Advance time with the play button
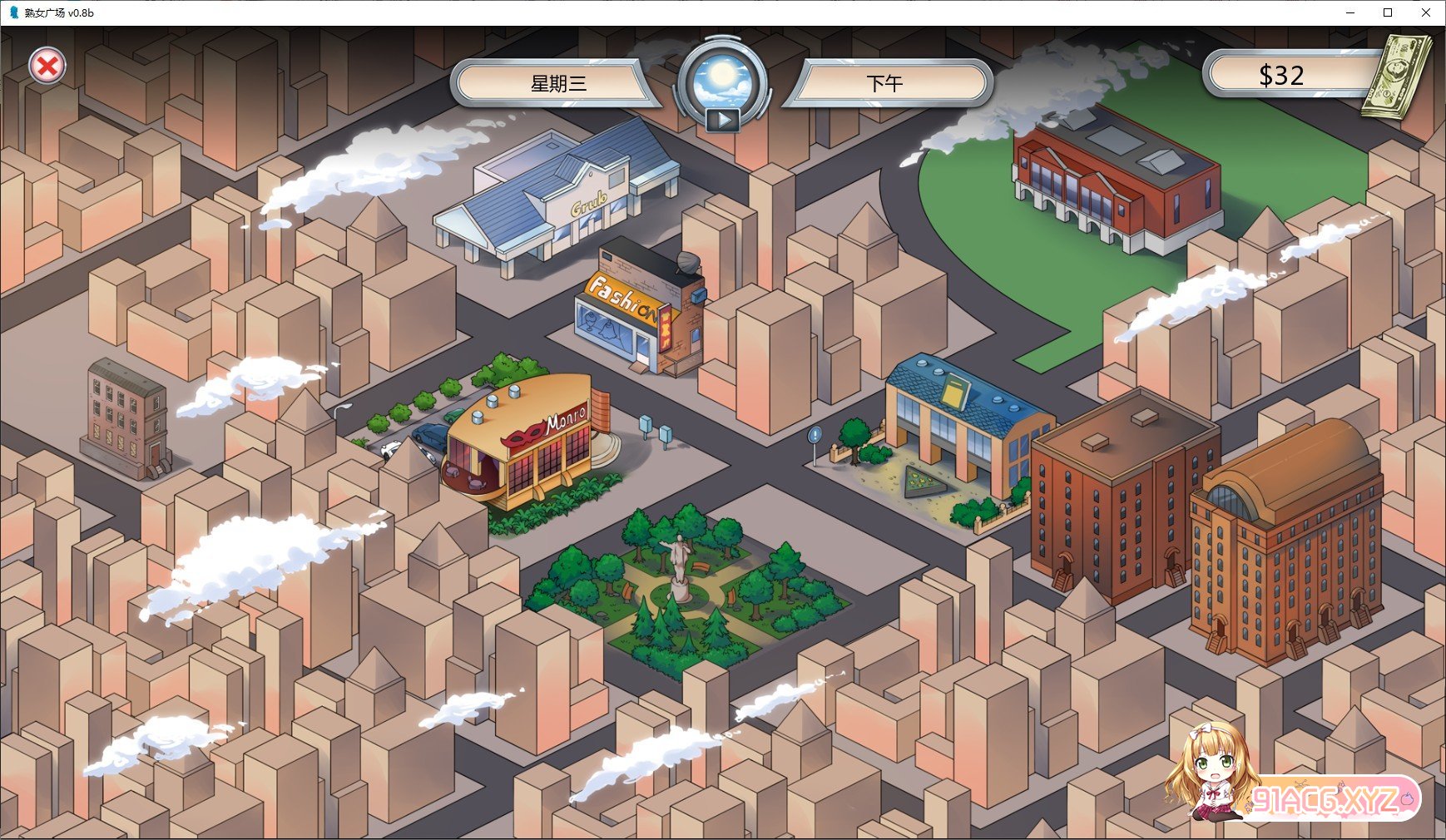1446x840 pixels. click(722, 121)
